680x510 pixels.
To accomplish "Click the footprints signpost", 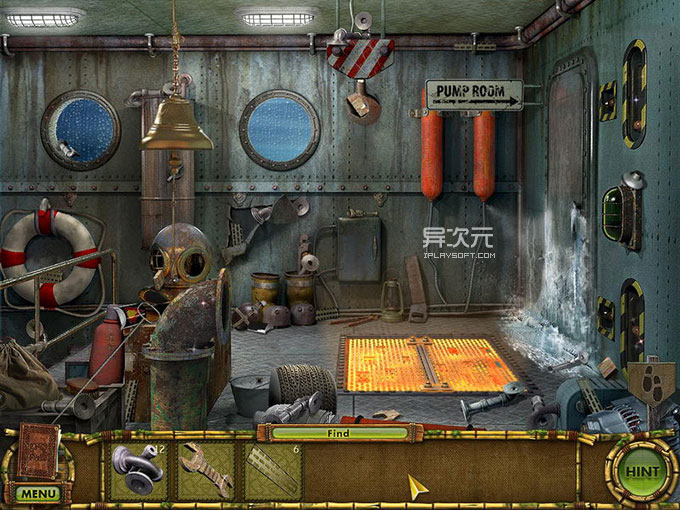I will [x=650, y=383].
